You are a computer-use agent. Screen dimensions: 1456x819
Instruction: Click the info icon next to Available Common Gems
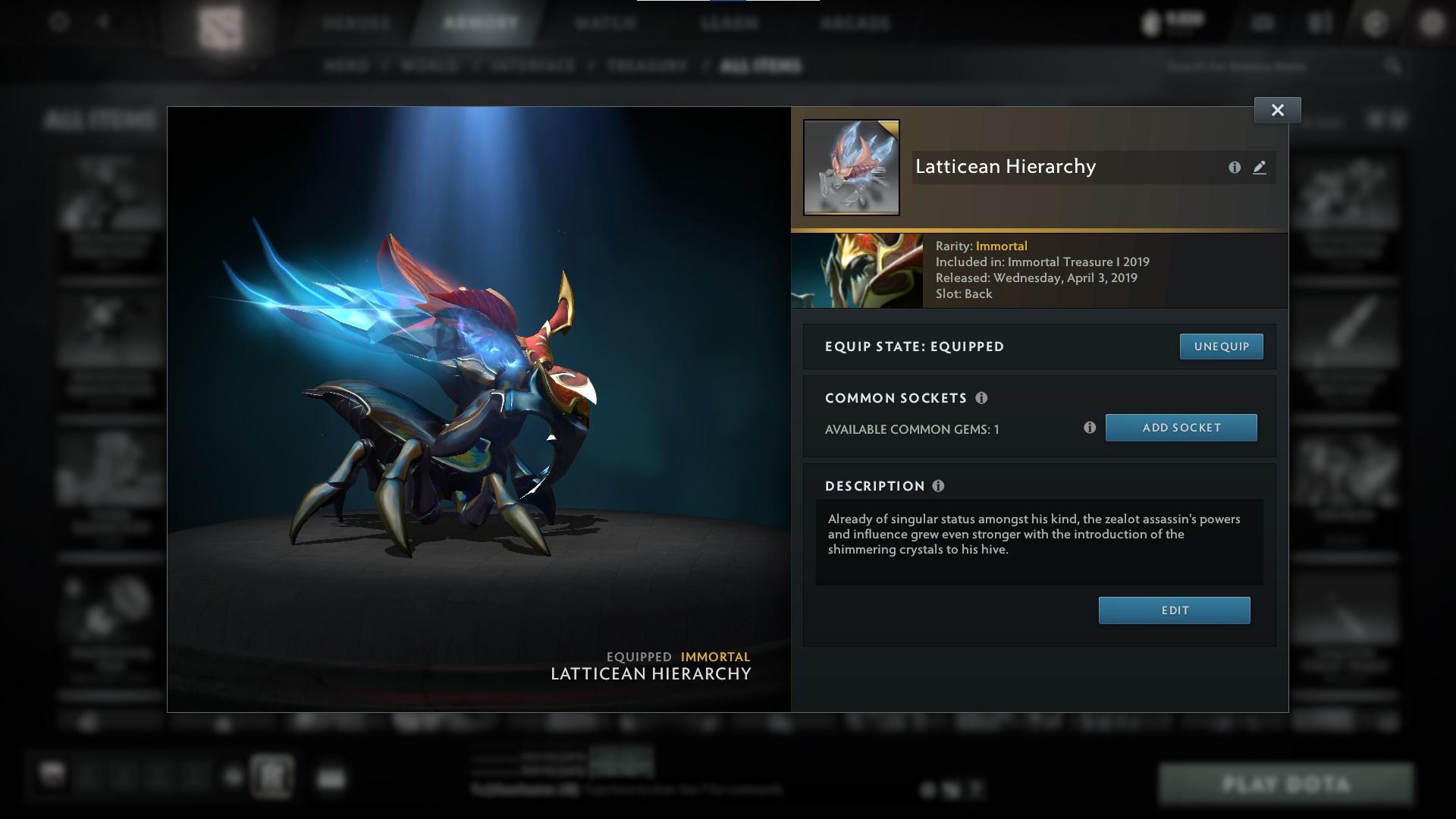pos(1090,428)
